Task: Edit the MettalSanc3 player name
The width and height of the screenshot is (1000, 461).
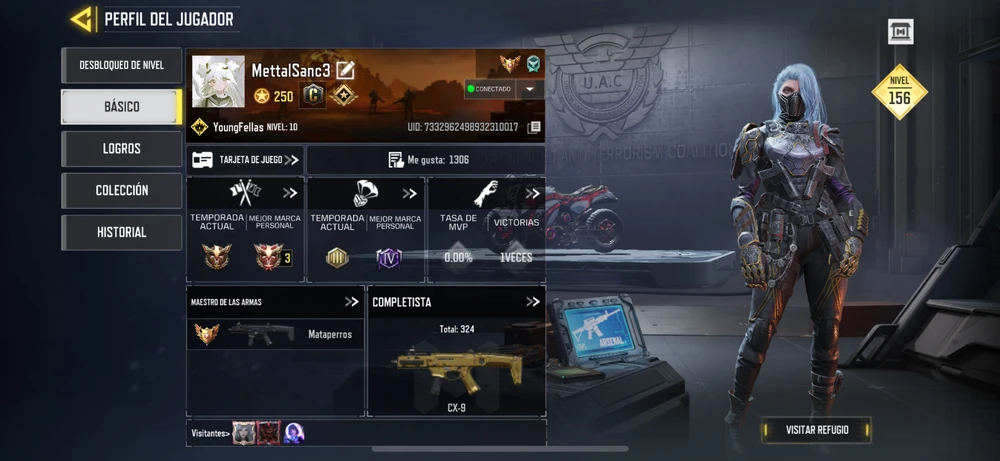Action: tap(346, 70)
